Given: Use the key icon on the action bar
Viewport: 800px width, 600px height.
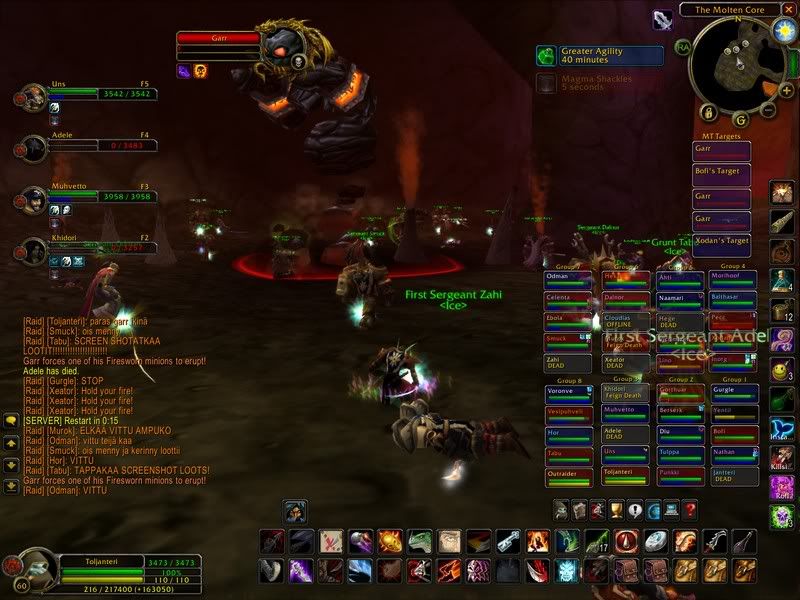Looking at the screenshot, I should [x=508, y=541].
